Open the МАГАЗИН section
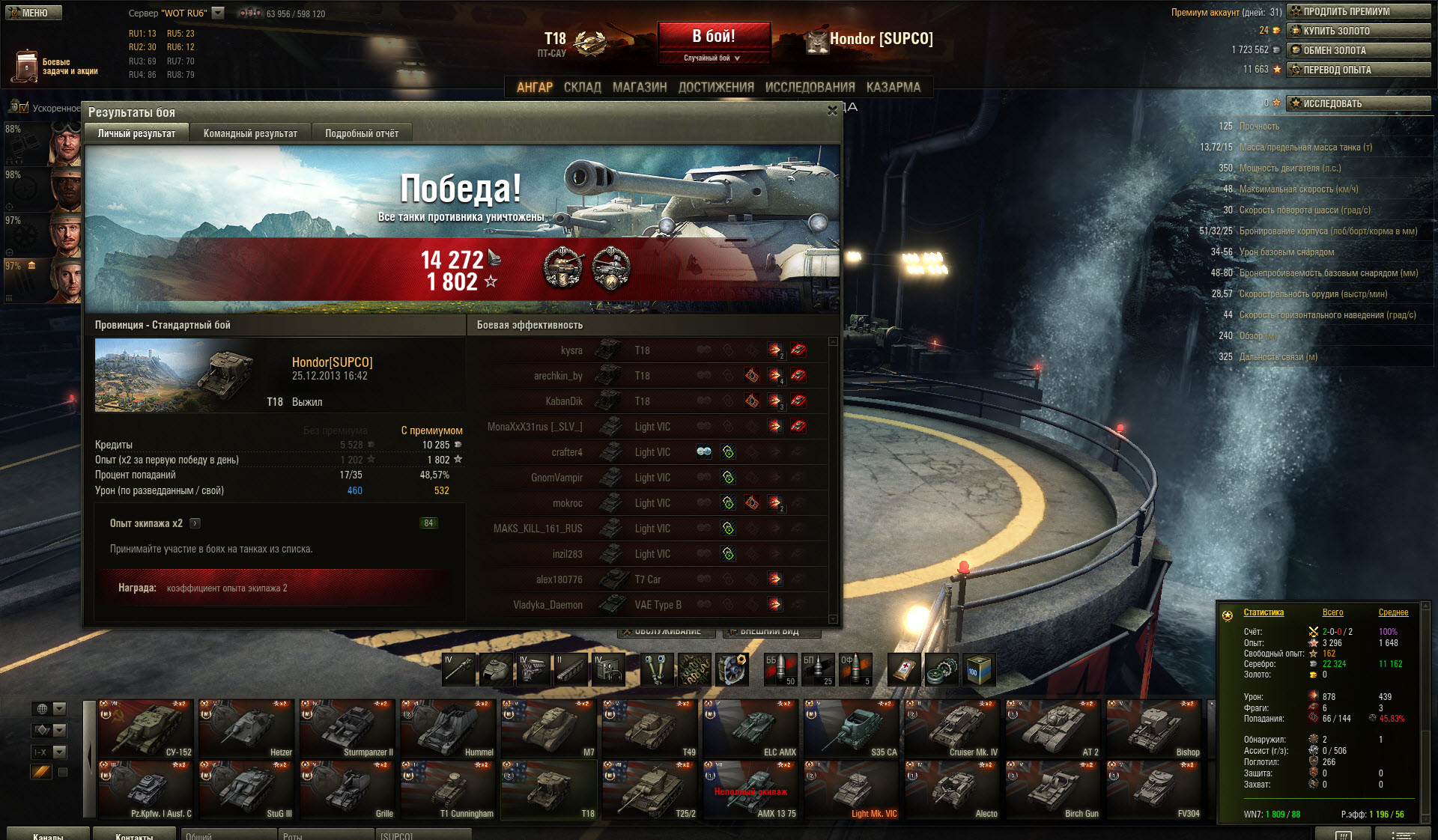Screen dimensions: 1438x840 click(640, 87)
